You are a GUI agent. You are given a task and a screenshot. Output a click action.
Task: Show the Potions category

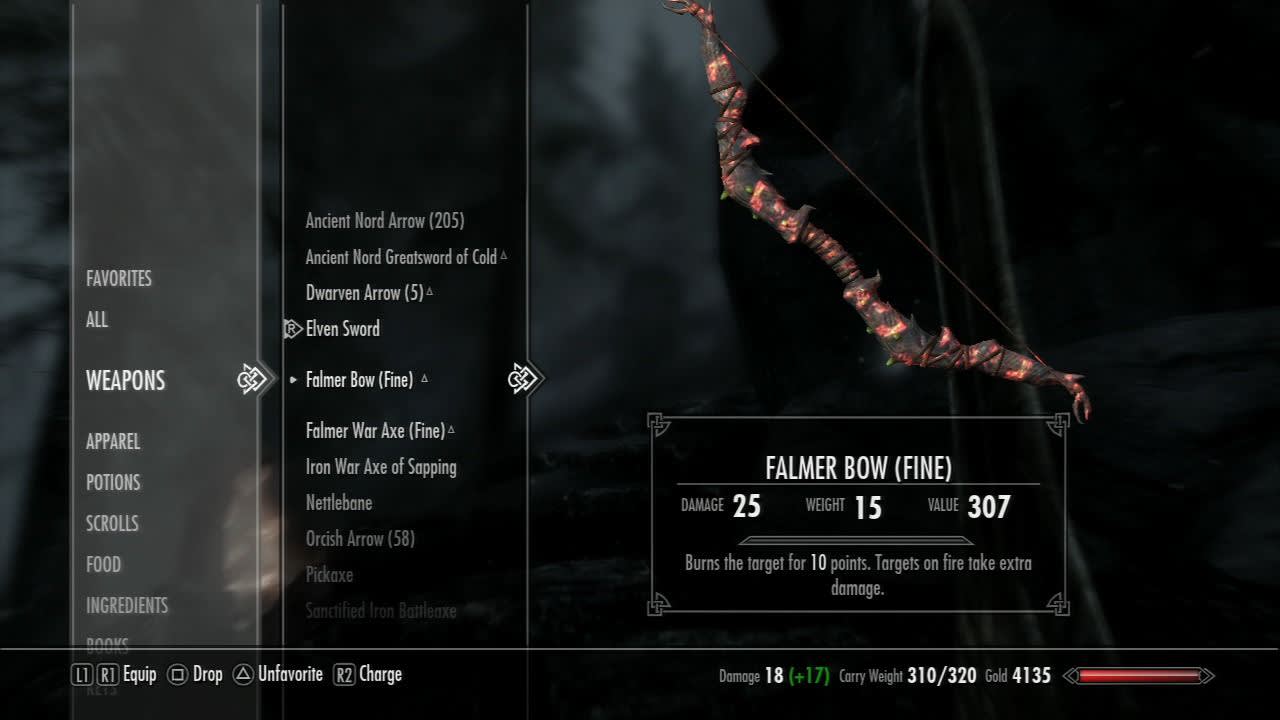click(113, 483)
